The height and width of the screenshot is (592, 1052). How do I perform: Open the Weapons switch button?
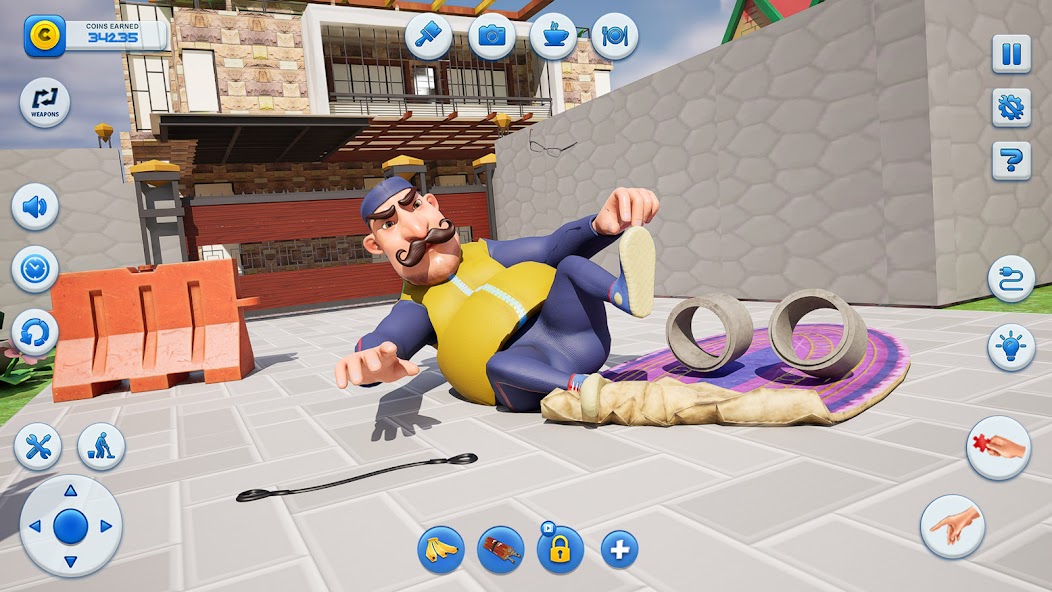tap(45, 102)
